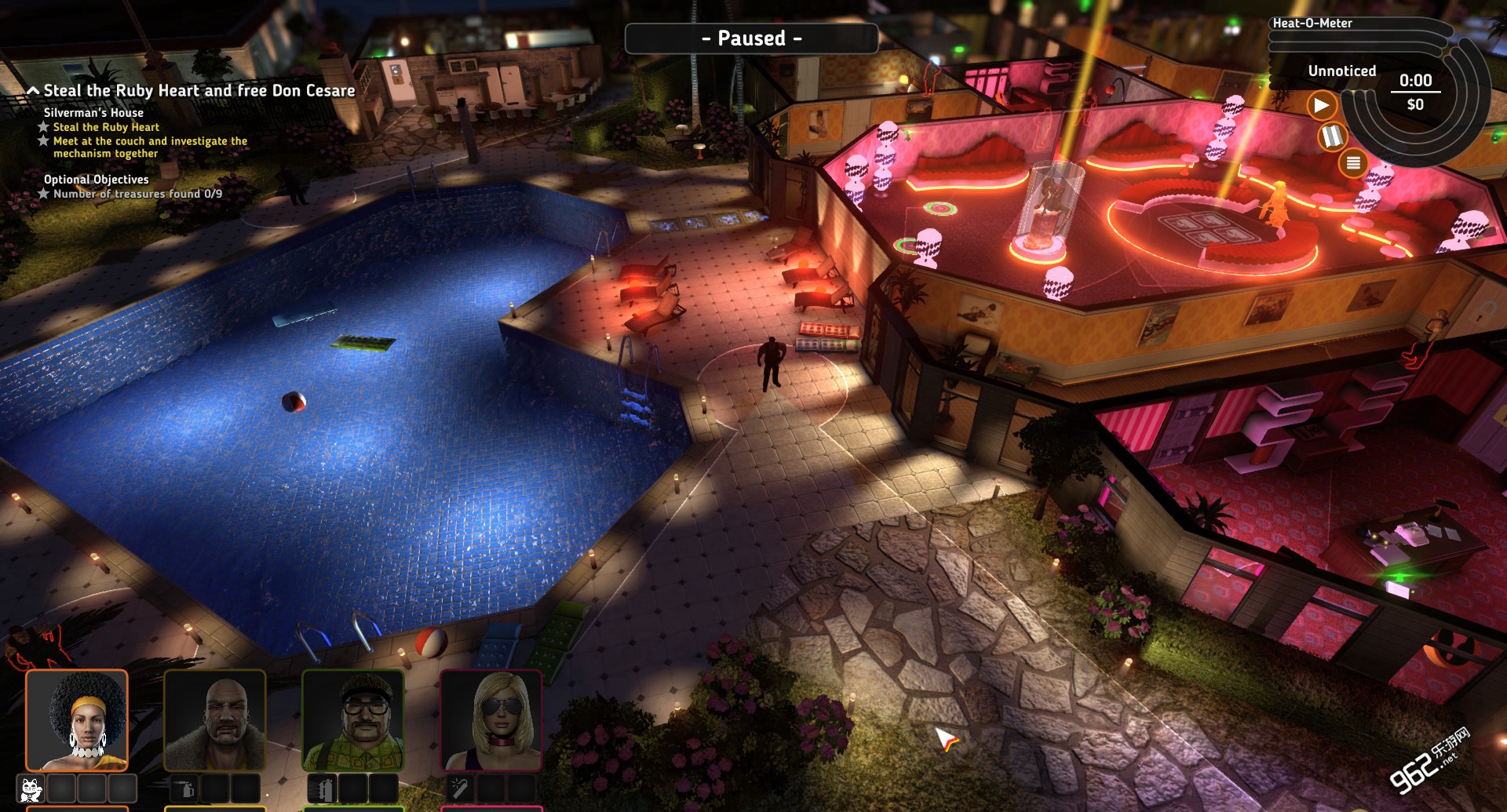Viewport: 1507px width, 812px height.
Task: Open the folded map button
Action: 1332,137
